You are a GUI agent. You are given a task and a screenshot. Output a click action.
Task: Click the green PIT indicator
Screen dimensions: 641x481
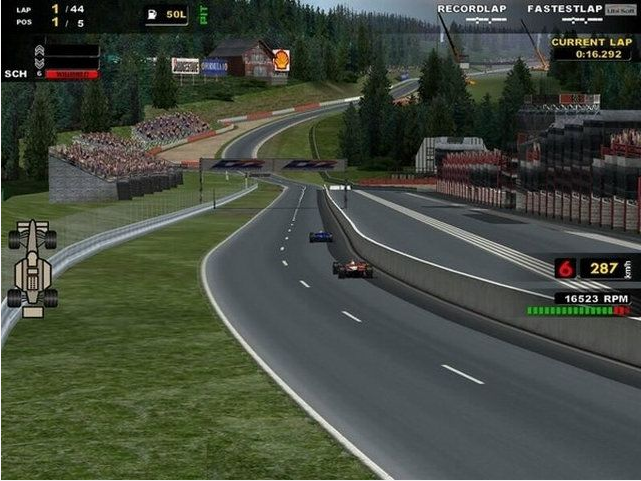[203, 15]
